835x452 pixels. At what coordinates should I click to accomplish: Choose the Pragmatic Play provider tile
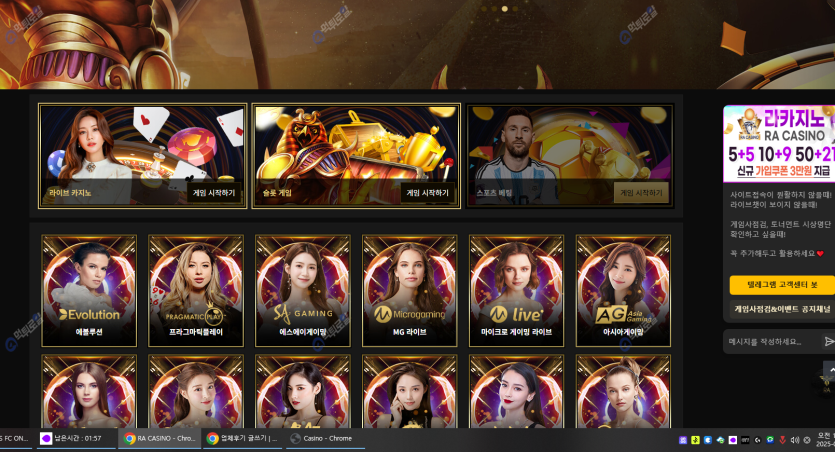pos(196,291)
